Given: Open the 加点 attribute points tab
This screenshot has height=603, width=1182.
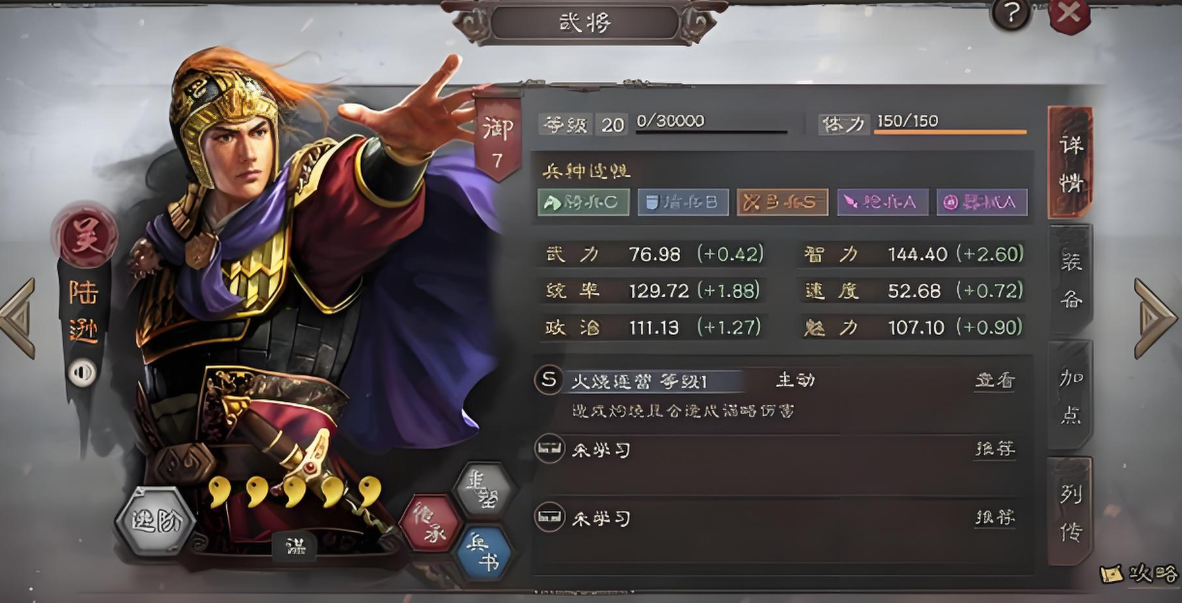Looking at the screenshot, I should (1070, 395).
